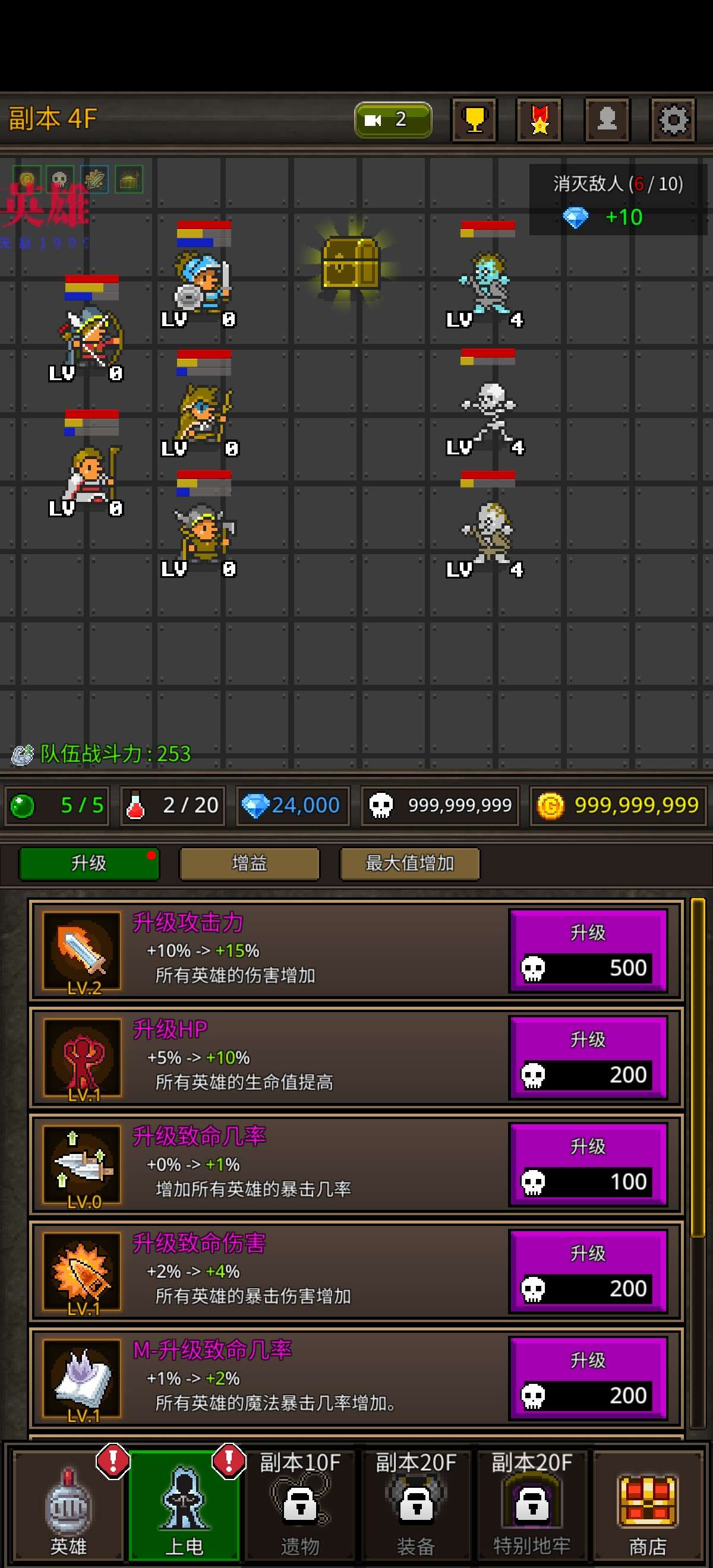Tap the locked 装备 equipment menu
This screenshot has width=713, height=1568.
(x=416, y=1504)
